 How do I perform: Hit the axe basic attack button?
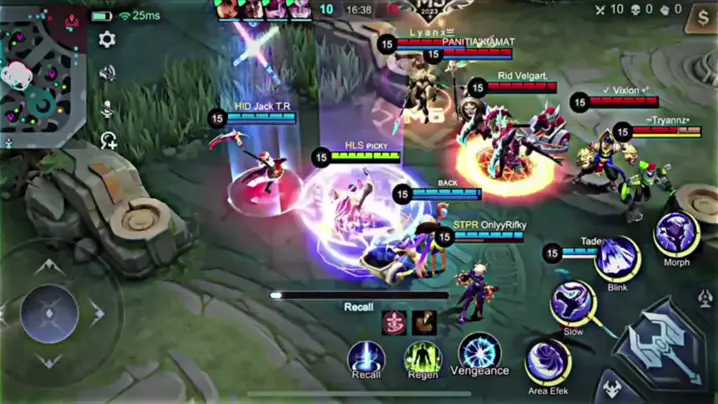tap(664, 344)
